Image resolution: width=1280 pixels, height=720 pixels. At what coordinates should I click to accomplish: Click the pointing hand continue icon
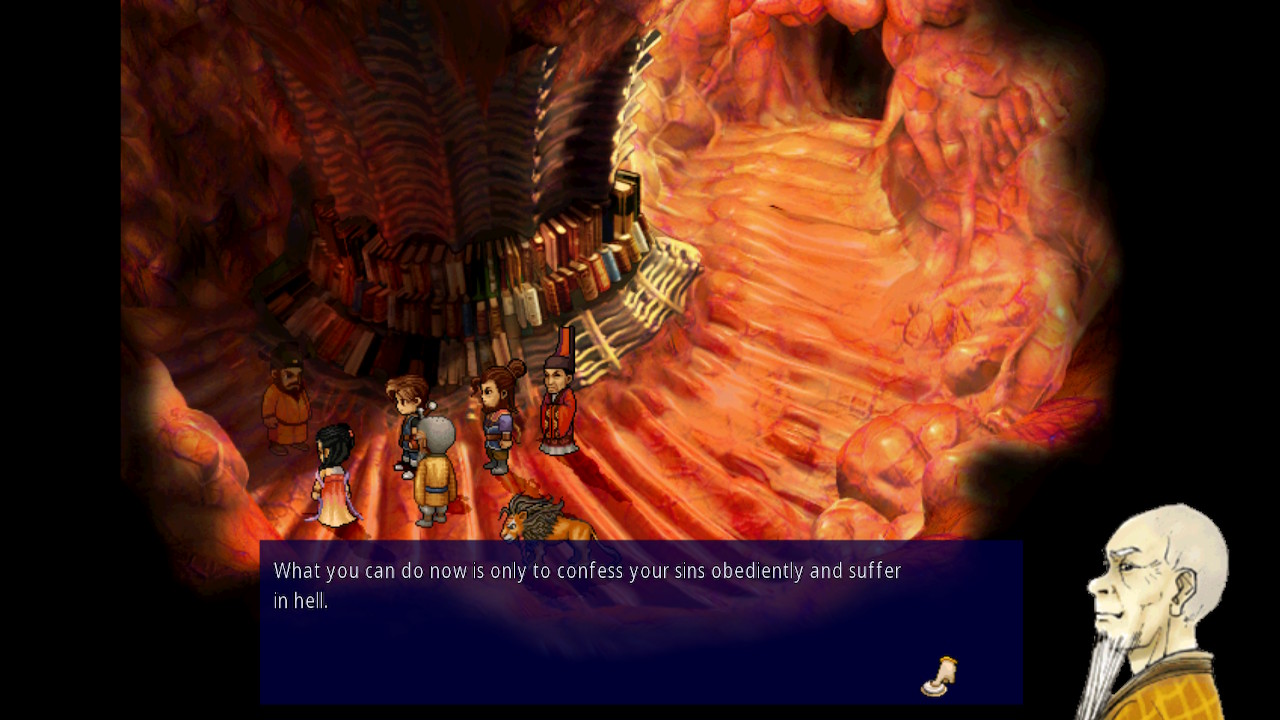[940, 676]
